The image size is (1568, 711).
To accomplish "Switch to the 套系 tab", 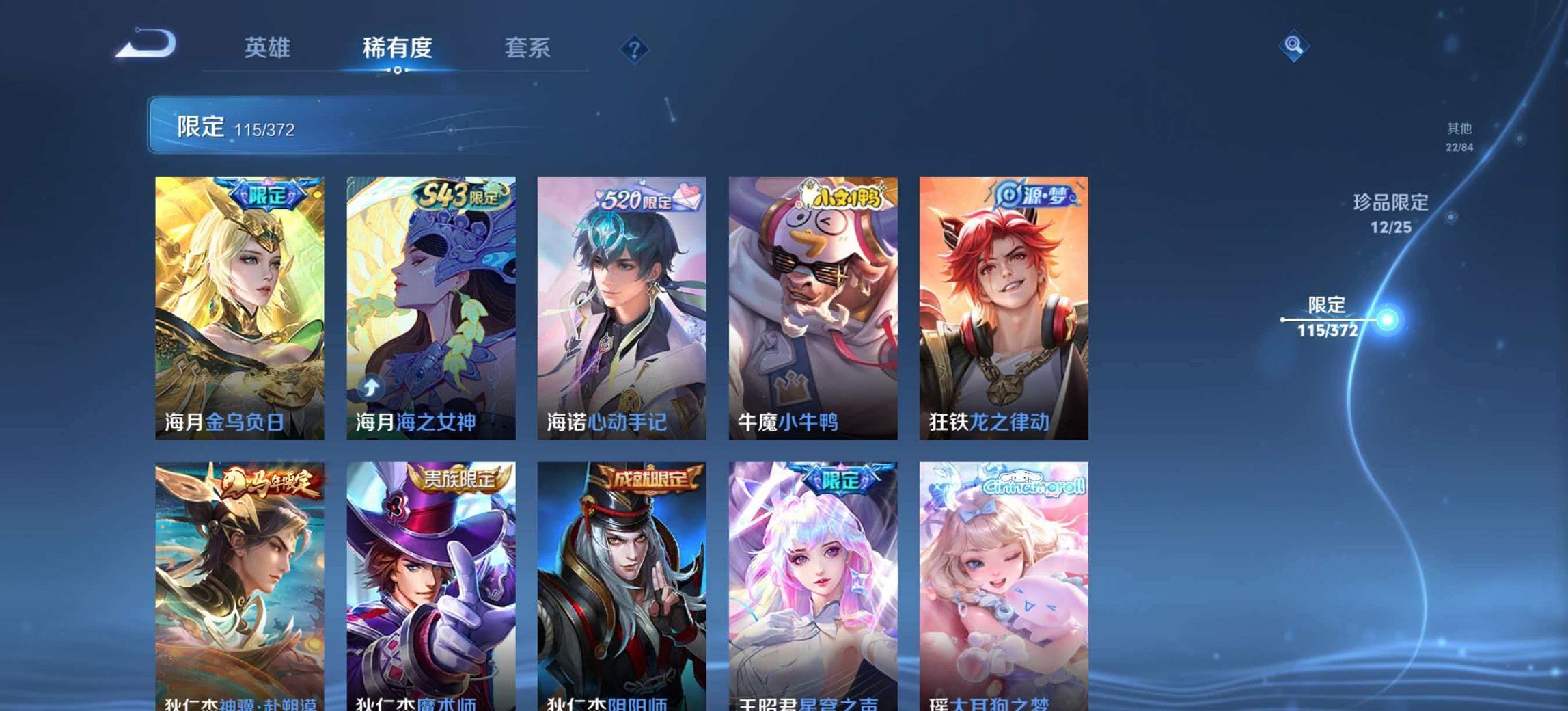I will coord(527,48).
